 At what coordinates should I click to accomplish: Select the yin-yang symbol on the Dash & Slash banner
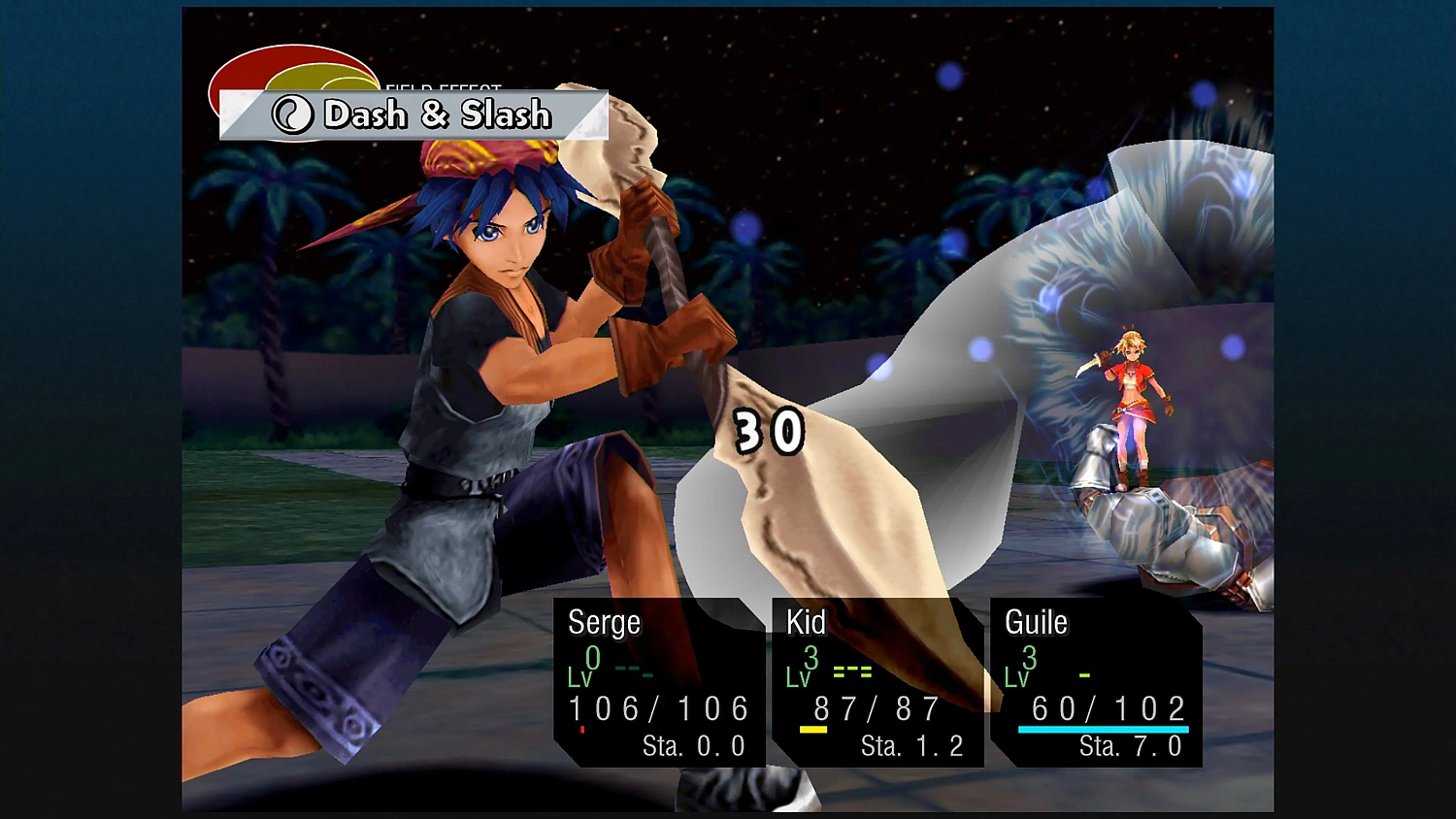tap(292, 115)
